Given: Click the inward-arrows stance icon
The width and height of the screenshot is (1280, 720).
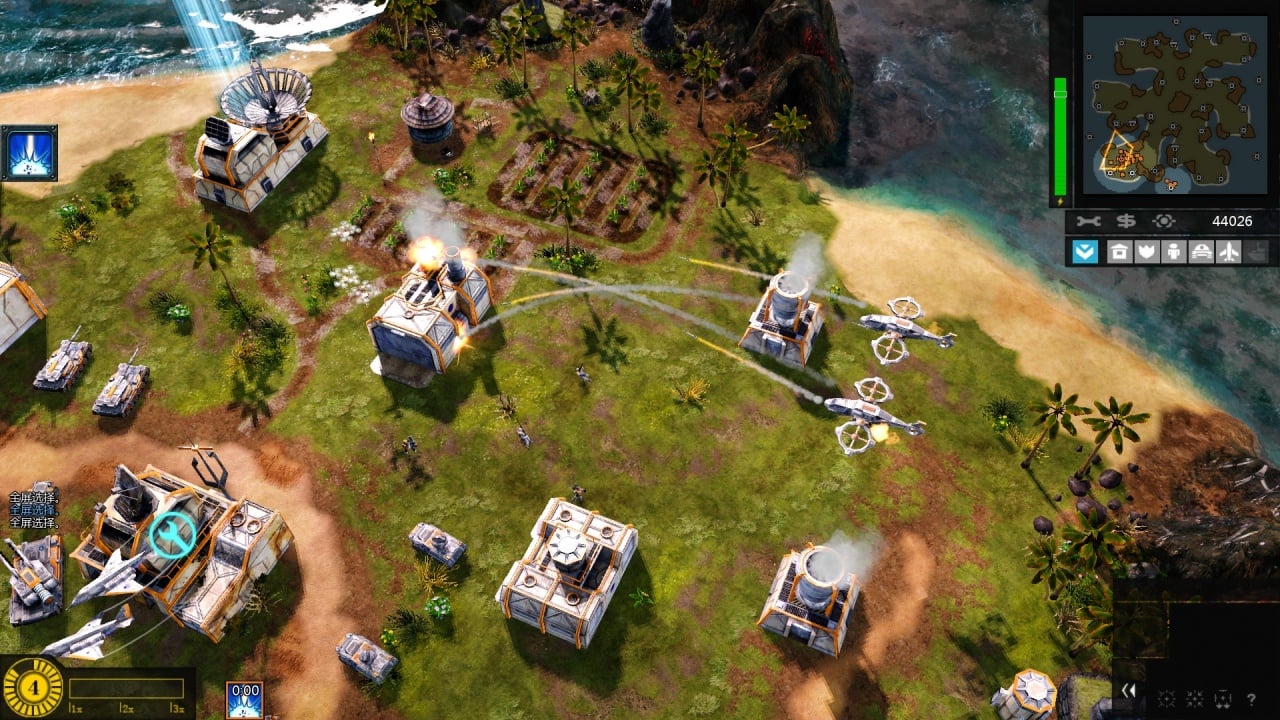Looking at the screenshot, I should (1194, 699).
